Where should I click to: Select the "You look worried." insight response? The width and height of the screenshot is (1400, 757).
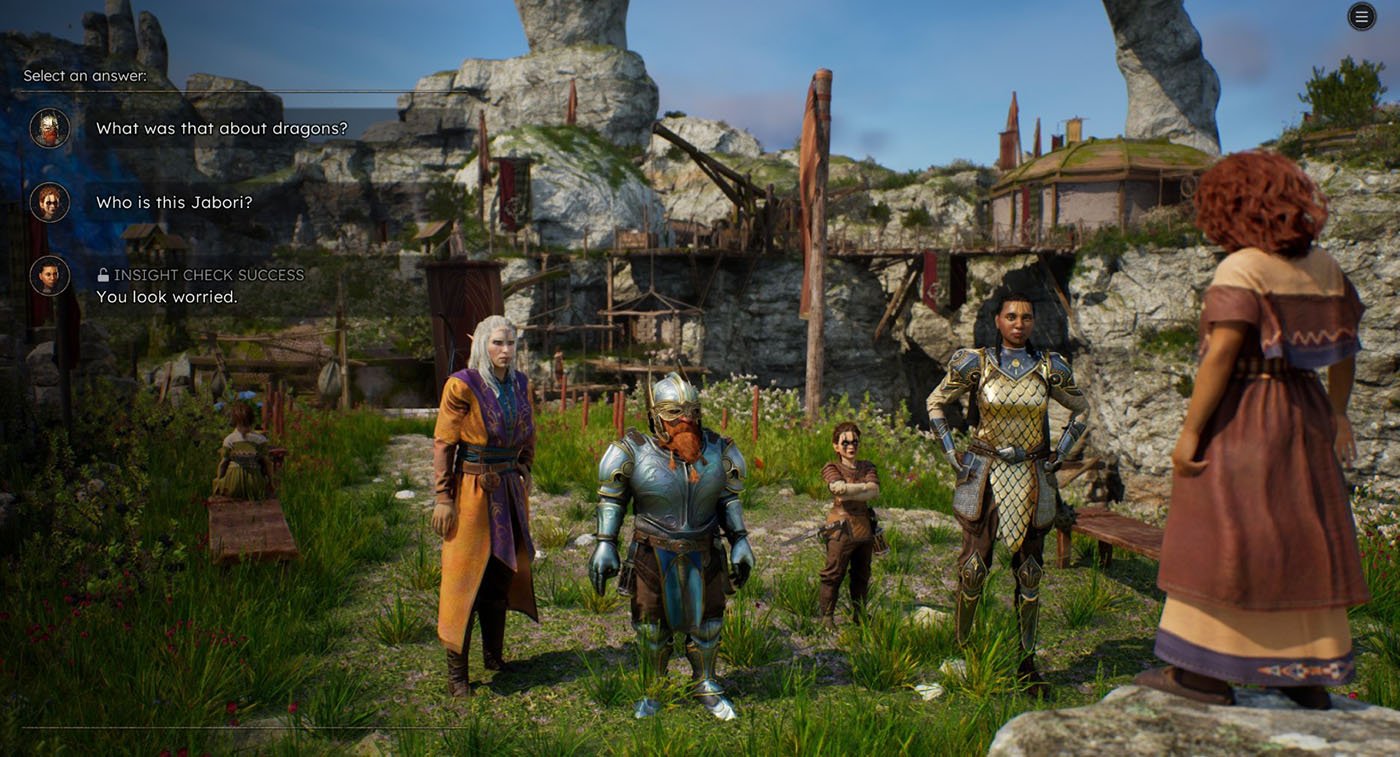(166, 297)
